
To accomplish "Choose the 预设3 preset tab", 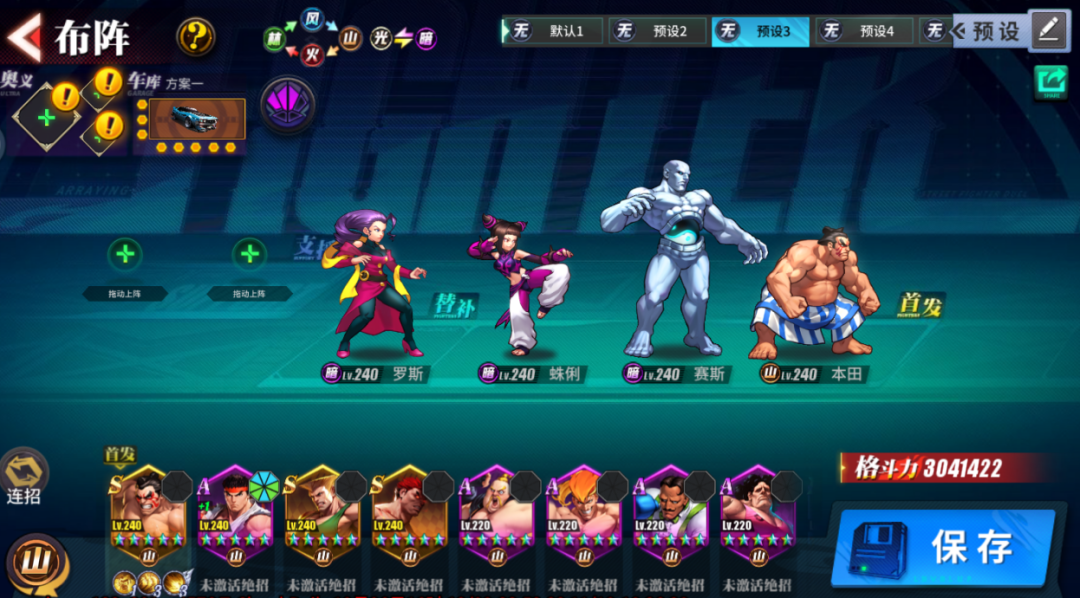I will tap(760, 31).
